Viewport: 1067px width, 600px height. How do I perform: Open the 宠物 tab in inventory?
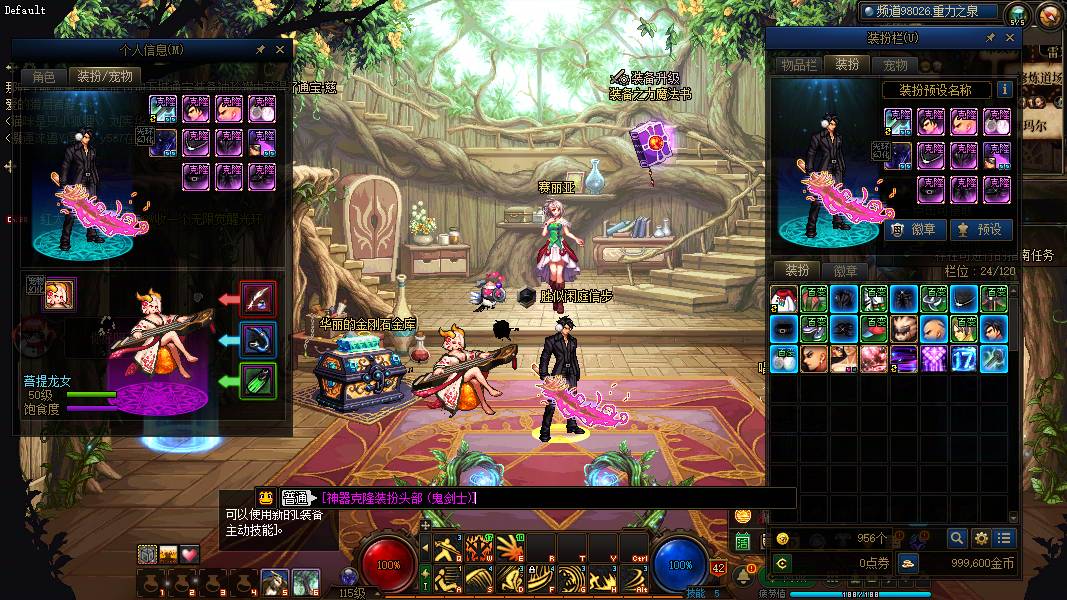894,64
